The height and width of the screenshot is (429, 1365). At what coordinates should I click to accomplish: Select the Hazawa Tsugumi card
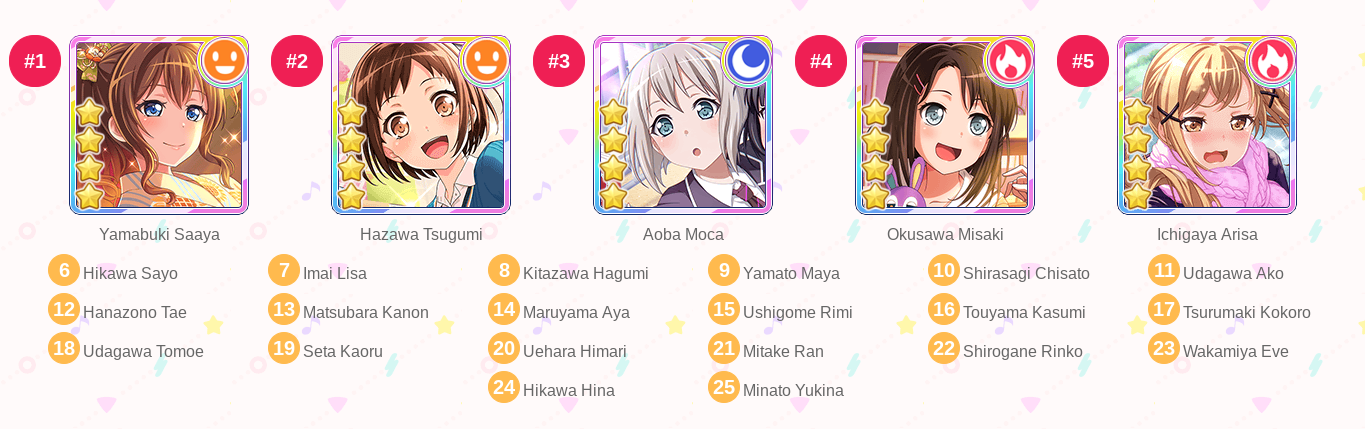coord(421,125)
